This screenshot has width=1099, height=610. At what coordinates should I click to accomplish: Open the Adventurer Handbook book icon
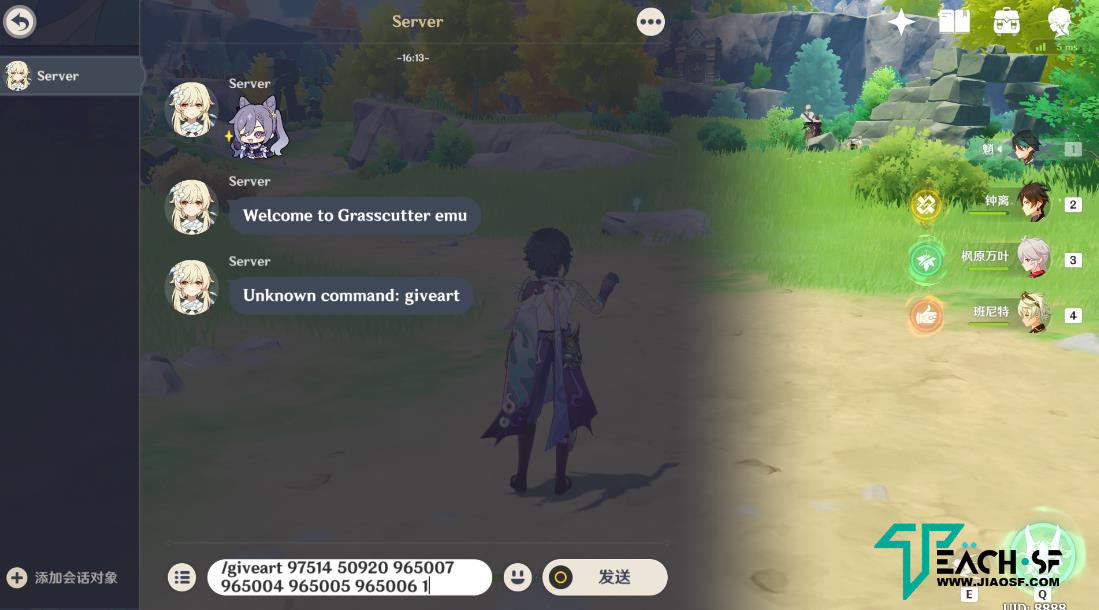(954, 21)
